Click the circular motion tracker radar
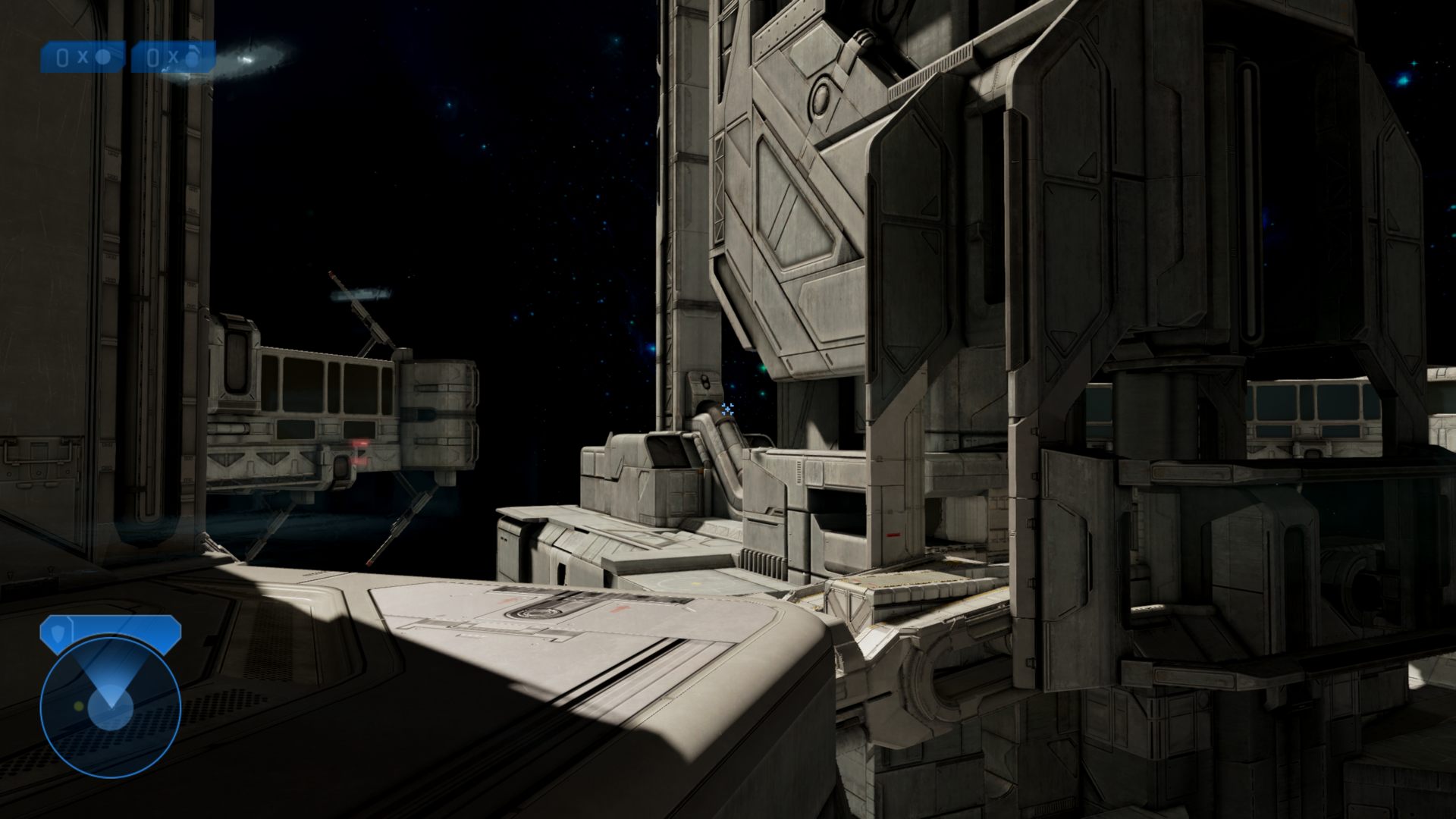Image resolution: width=1456 pixels, height=819 pixels. coord(110,707)
